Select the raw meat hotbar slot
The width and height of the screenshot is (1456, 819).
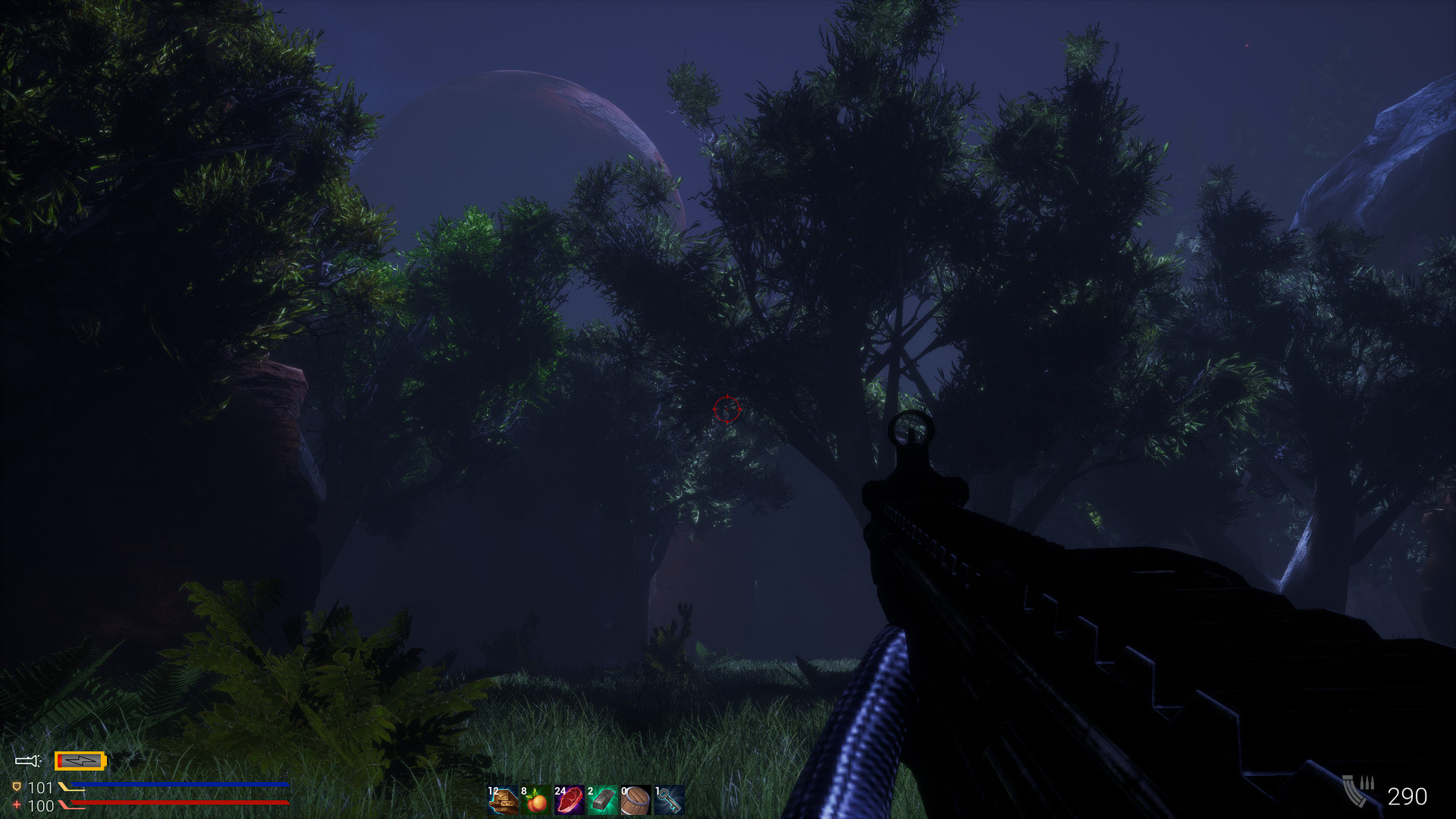(x=570, y=800)
